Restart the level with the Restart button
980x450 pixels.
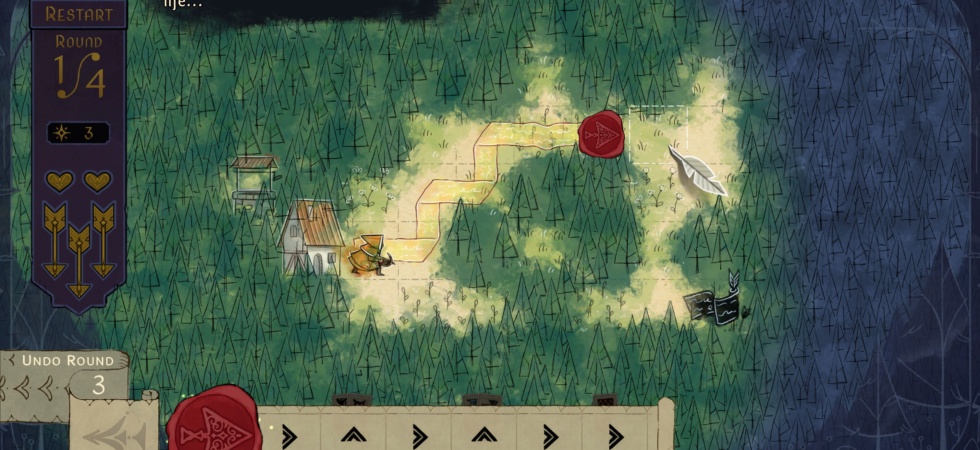[x=78, y=14]
